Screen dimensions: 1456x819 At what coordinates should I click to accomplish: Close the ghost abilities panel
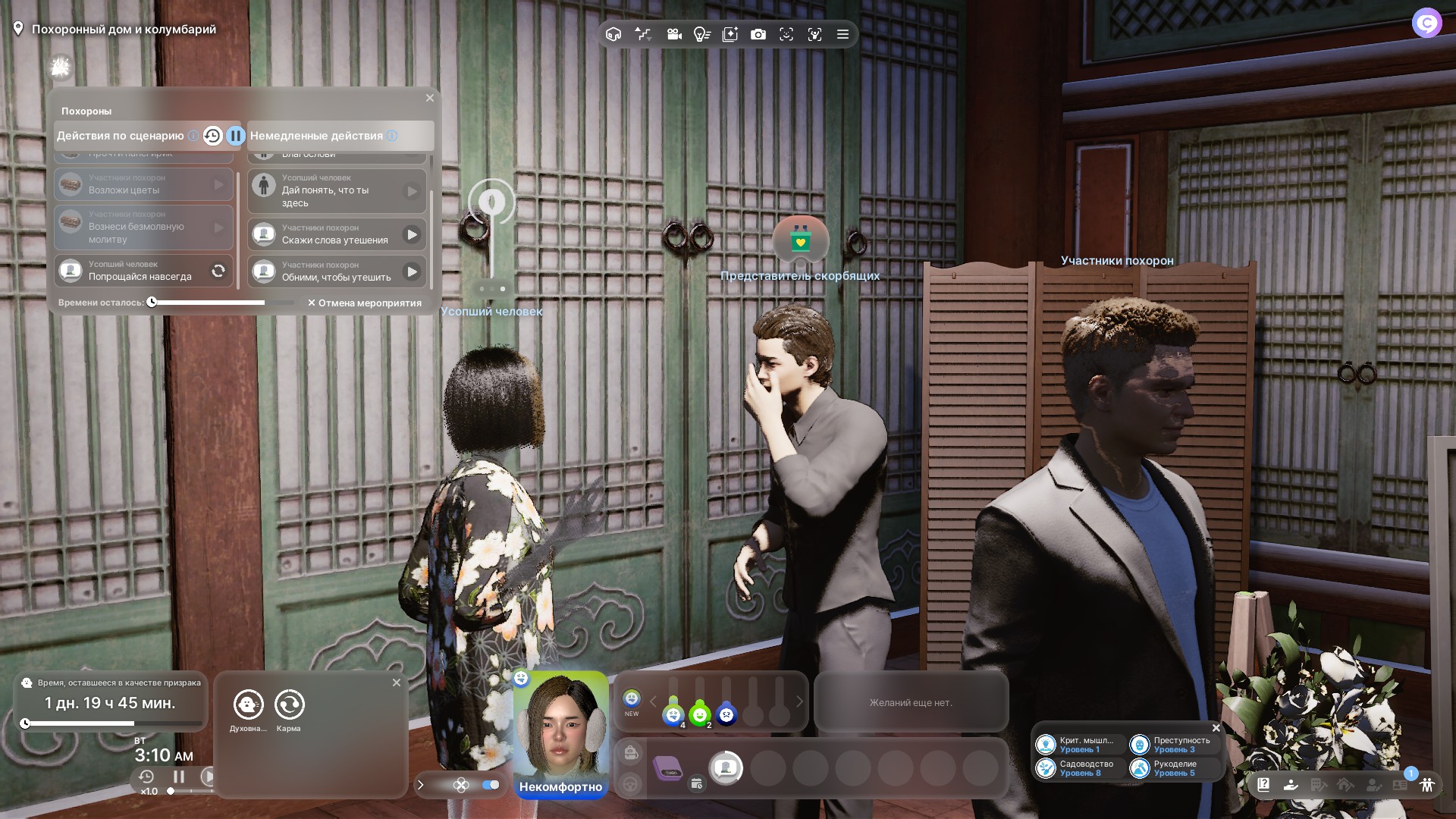coord(397,682)
